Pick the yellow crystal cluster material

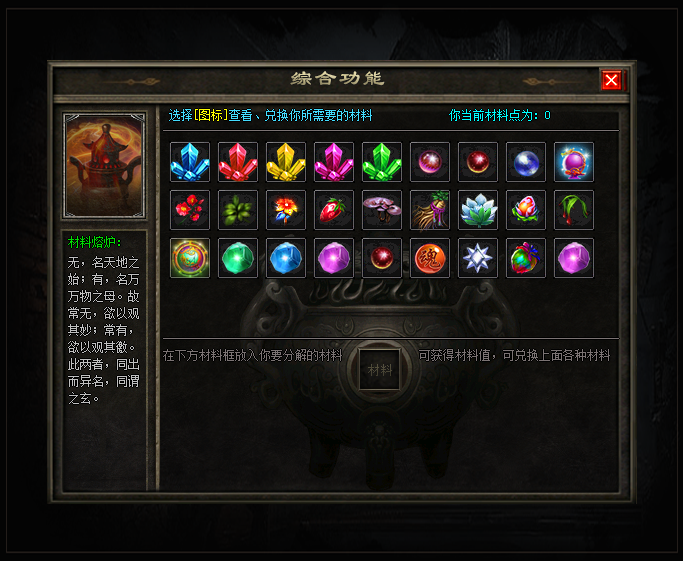click(285, 162)
